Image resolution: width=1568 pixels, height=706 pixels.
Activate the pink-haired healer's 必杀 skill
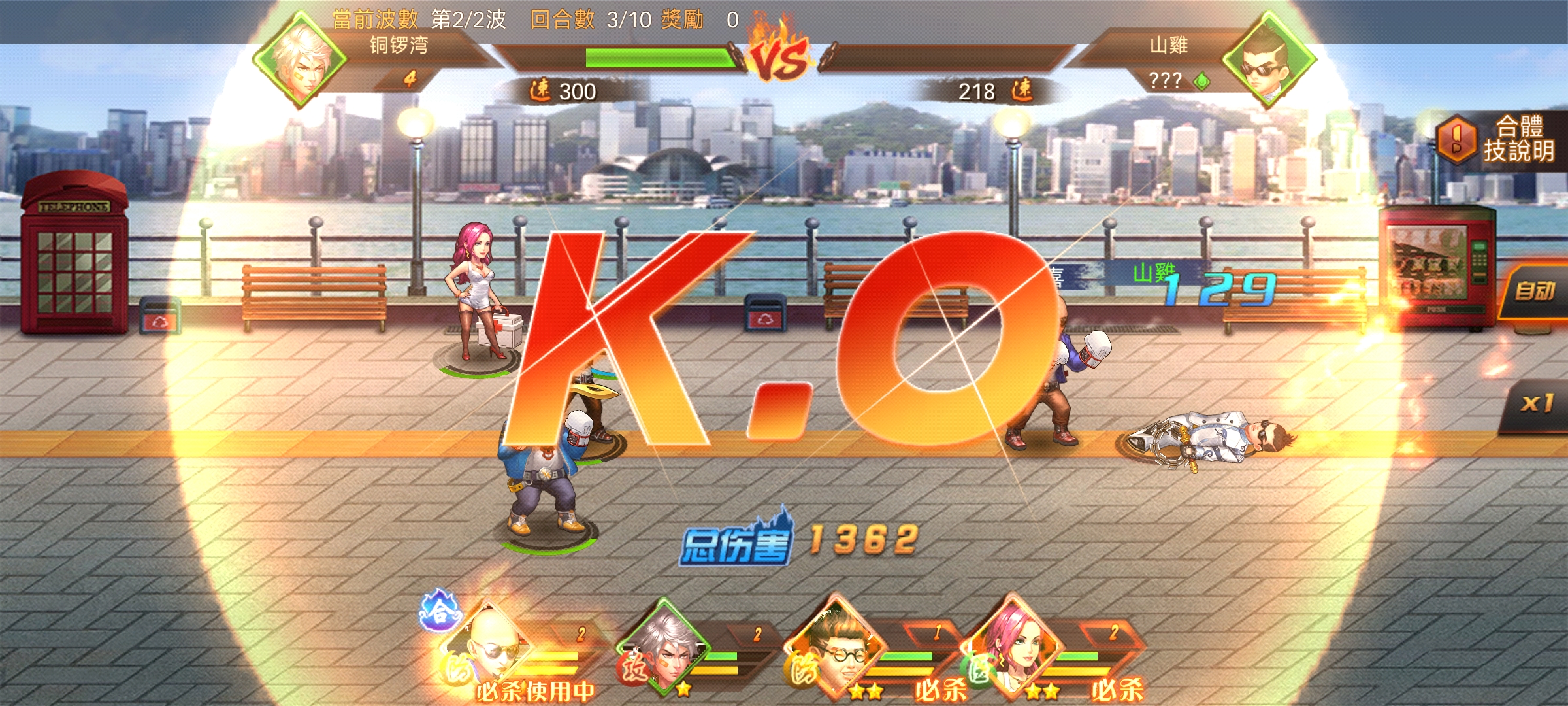pos(1116,689)
